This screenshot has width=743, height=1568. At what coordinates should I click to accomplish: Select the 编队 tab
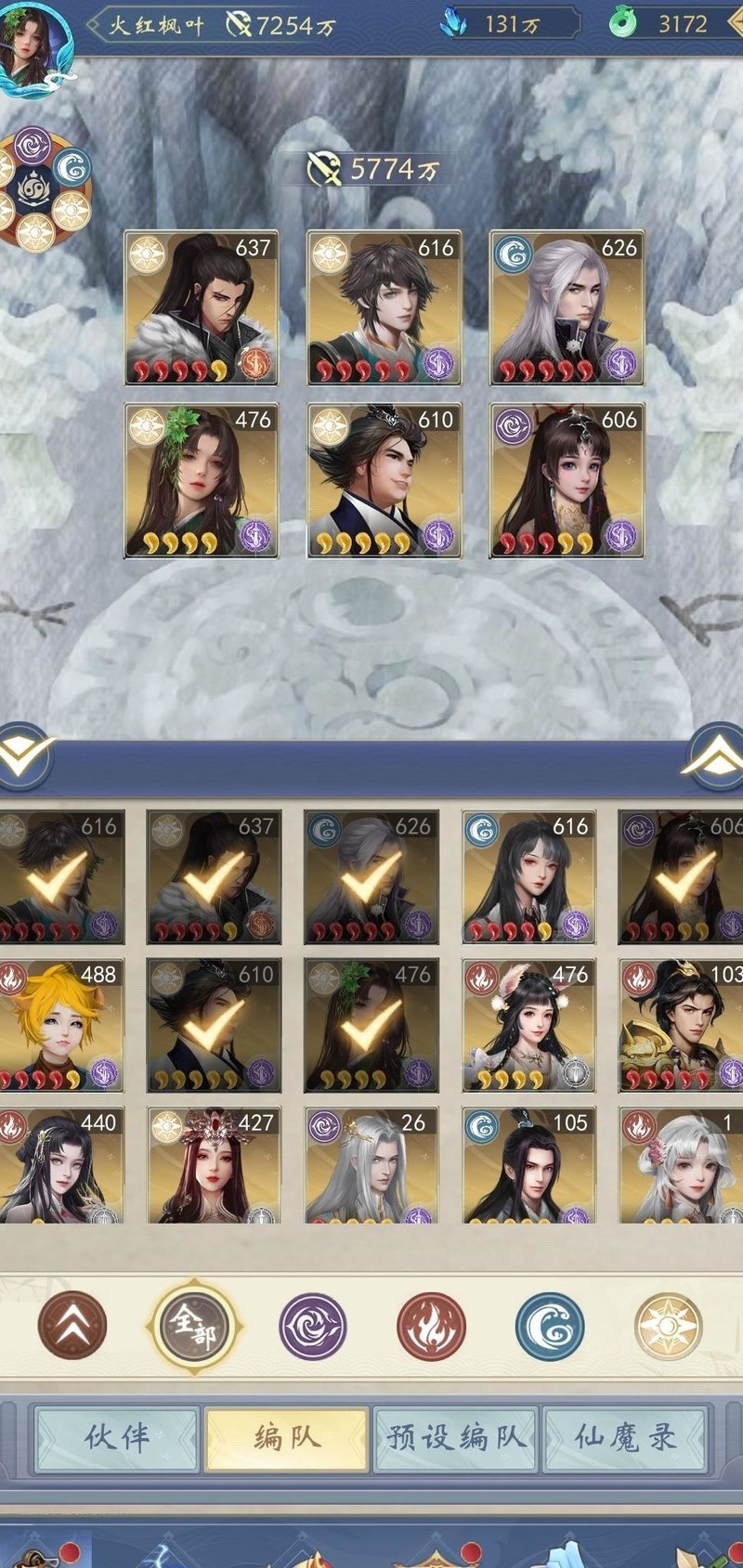point(287,1438)
